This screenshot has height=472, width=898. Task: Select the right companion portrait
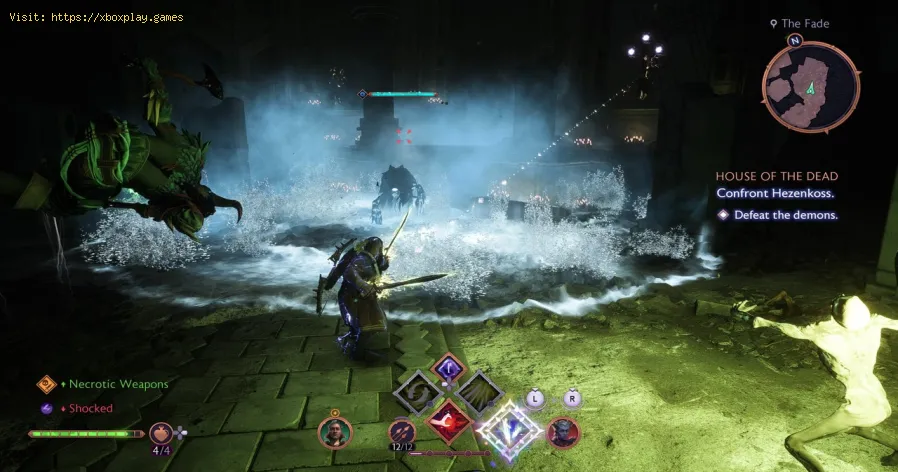(564, 432)
